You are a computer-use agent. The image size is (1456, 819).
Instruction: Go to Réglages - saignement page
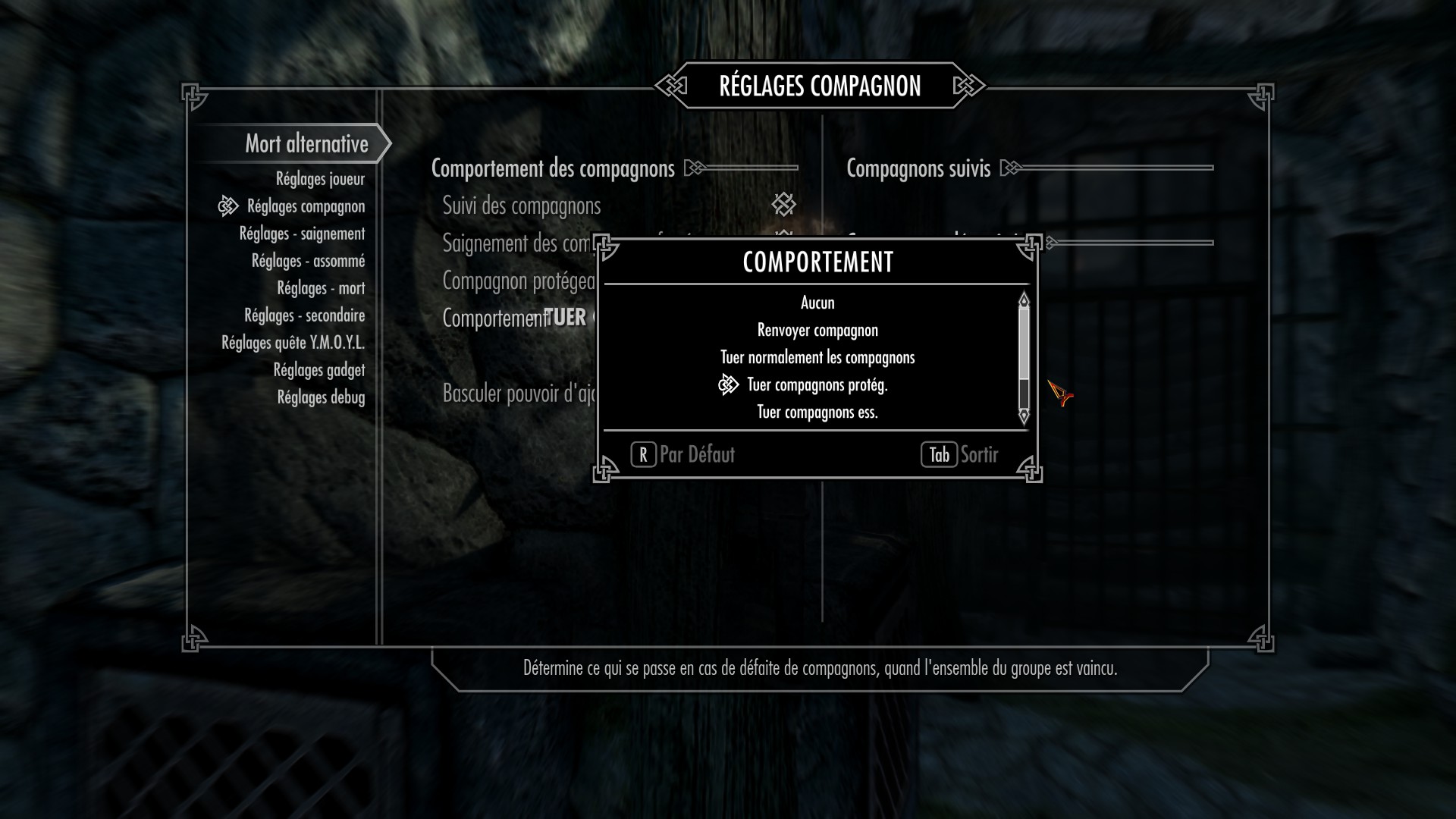click(x=302, y=234)
